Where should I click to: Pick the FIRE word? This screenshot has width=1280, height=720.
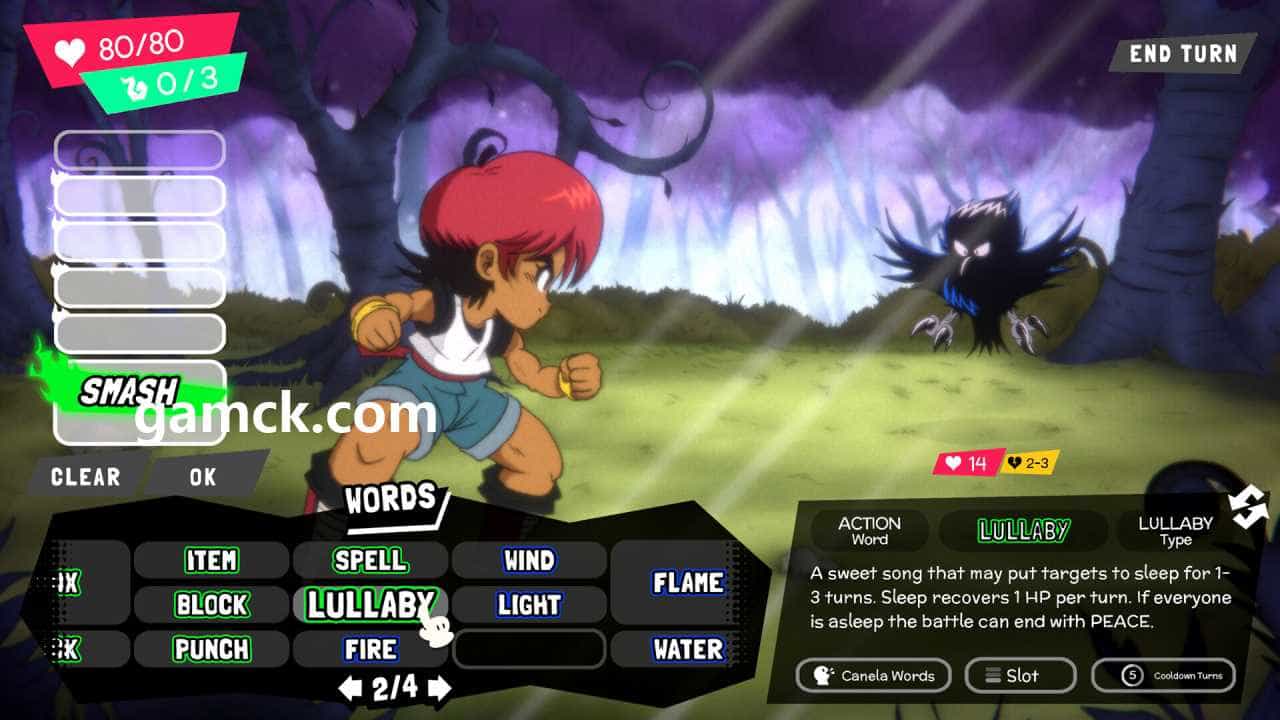coord(370,649)
